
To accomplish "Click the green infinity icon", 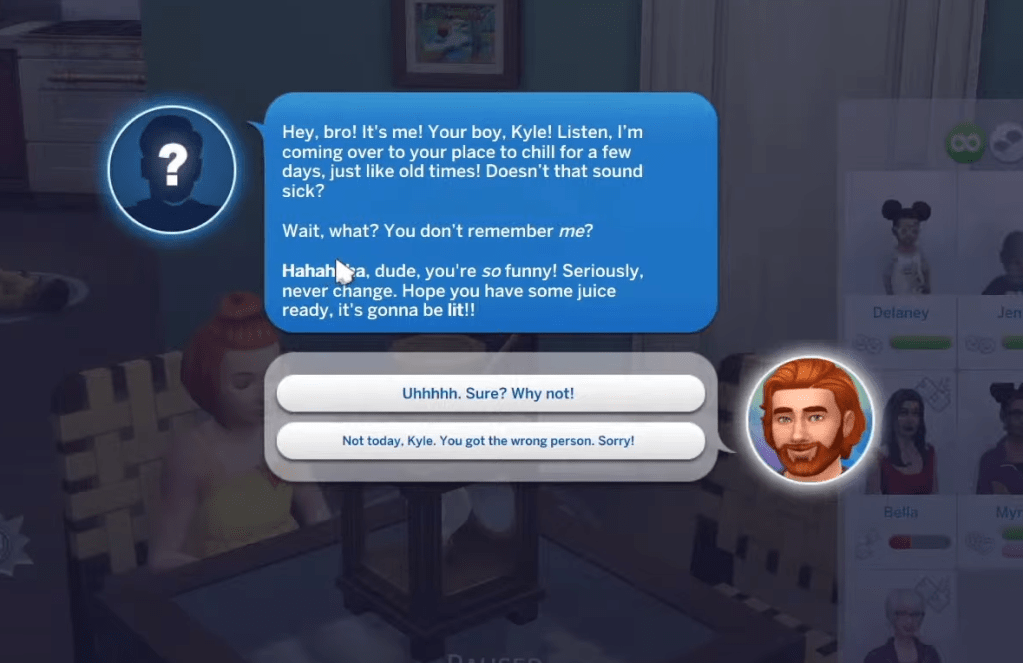I will (x=965, y=143).
